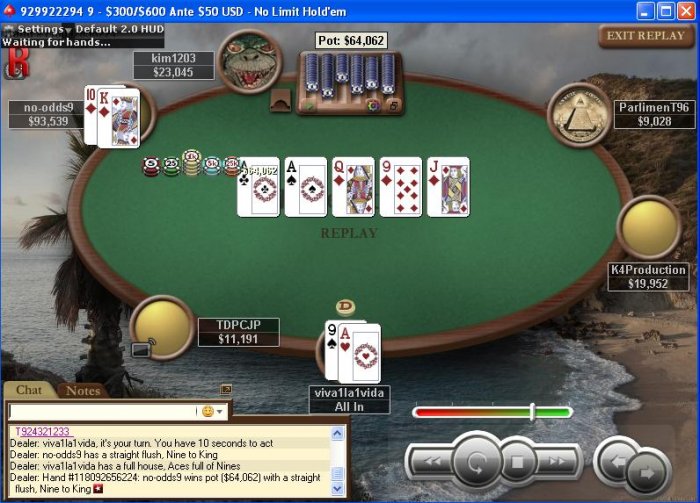
Task: Click the EXIT REPLAY button
Action: tap(646, 36)
